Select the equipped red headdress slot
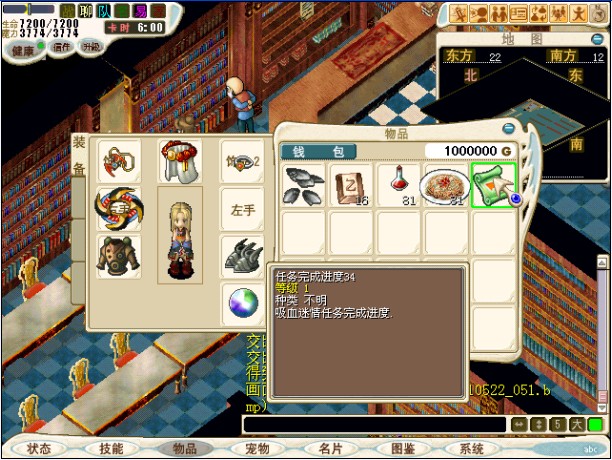The width and height of the screenshot is (612, 460). click(181, 160)
